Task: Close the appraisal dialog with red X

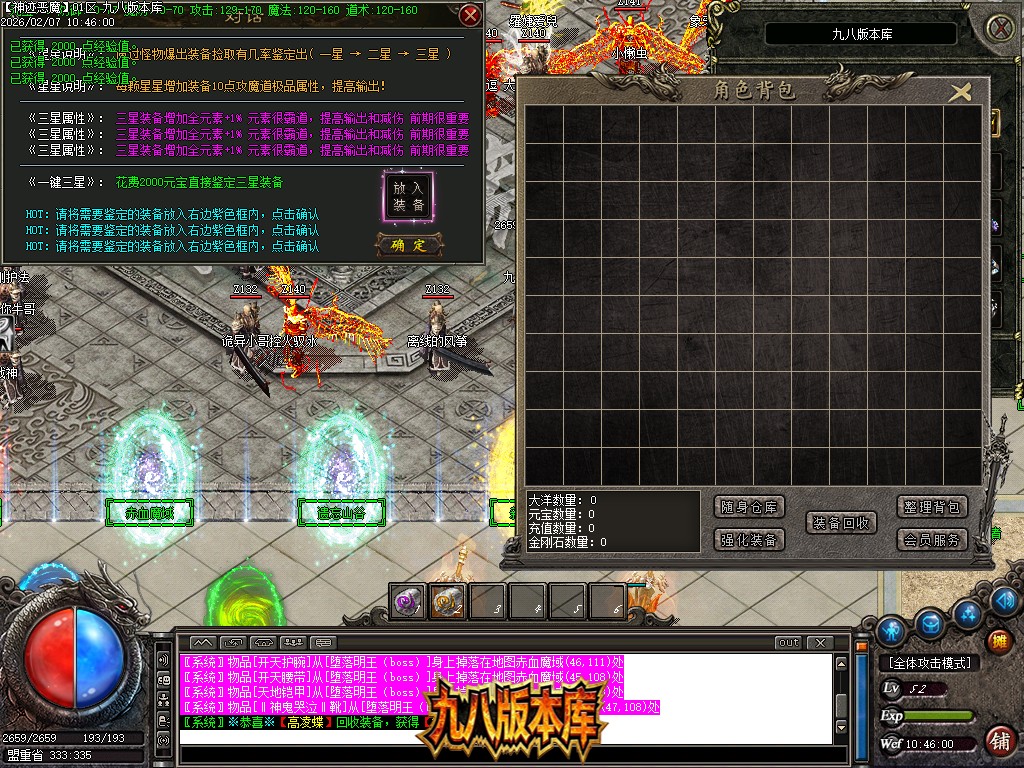Action: 470,16
